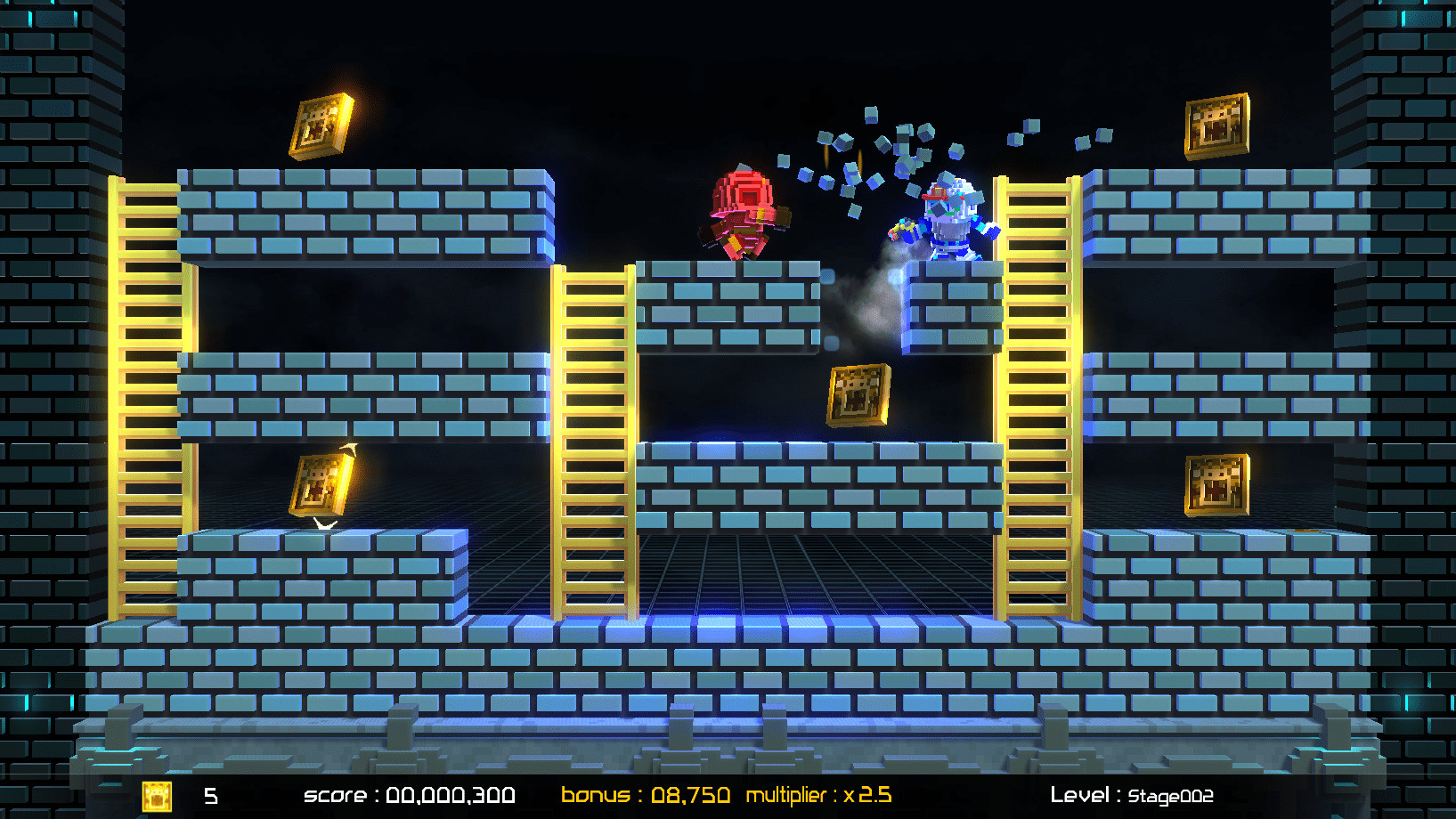The image size is (1456, 819).
Task: Click the gold chest in the top-right corner
Action: tap(1216, 125)
